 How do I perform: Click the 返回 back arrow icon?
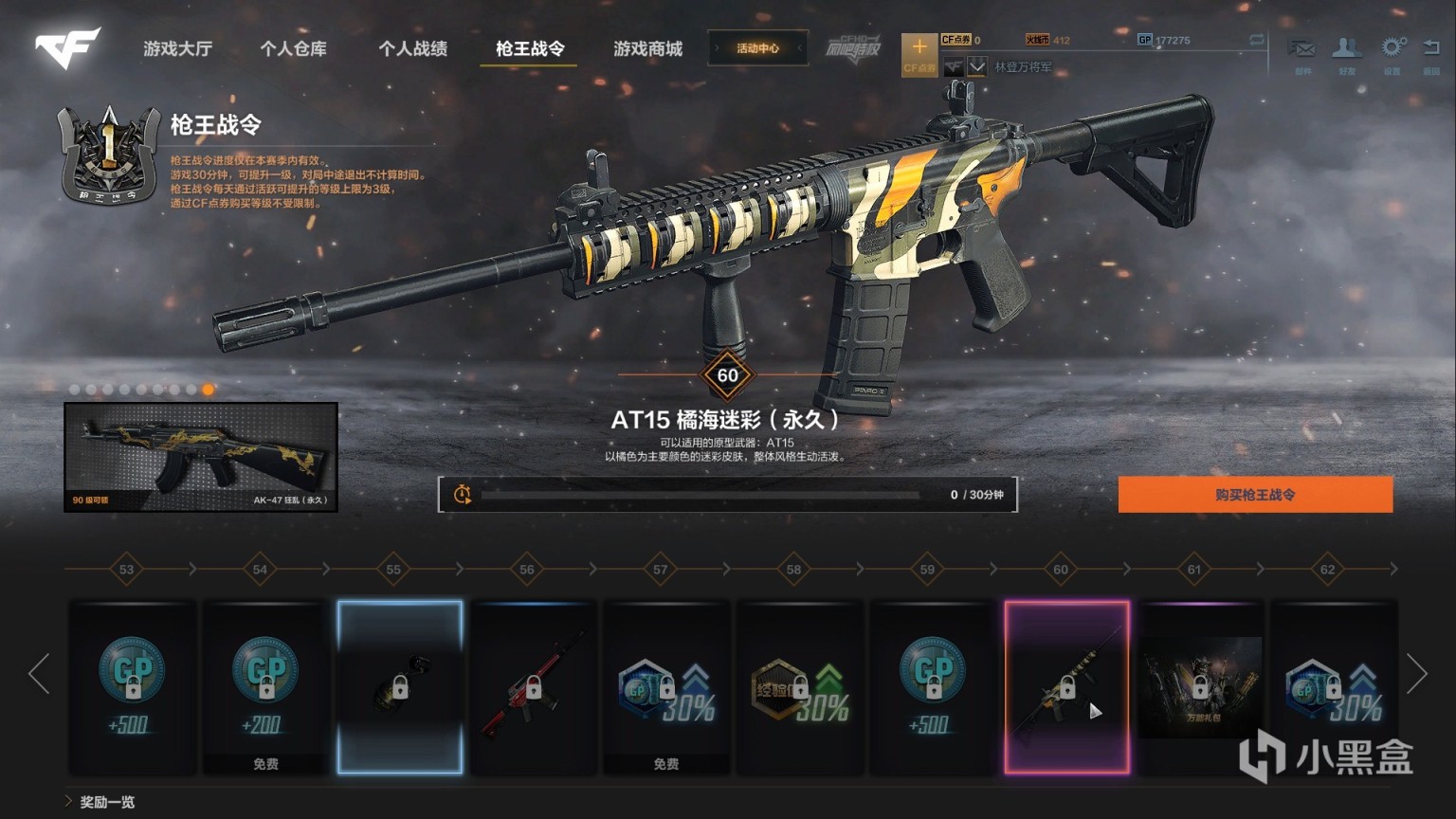coord(1431,51)
